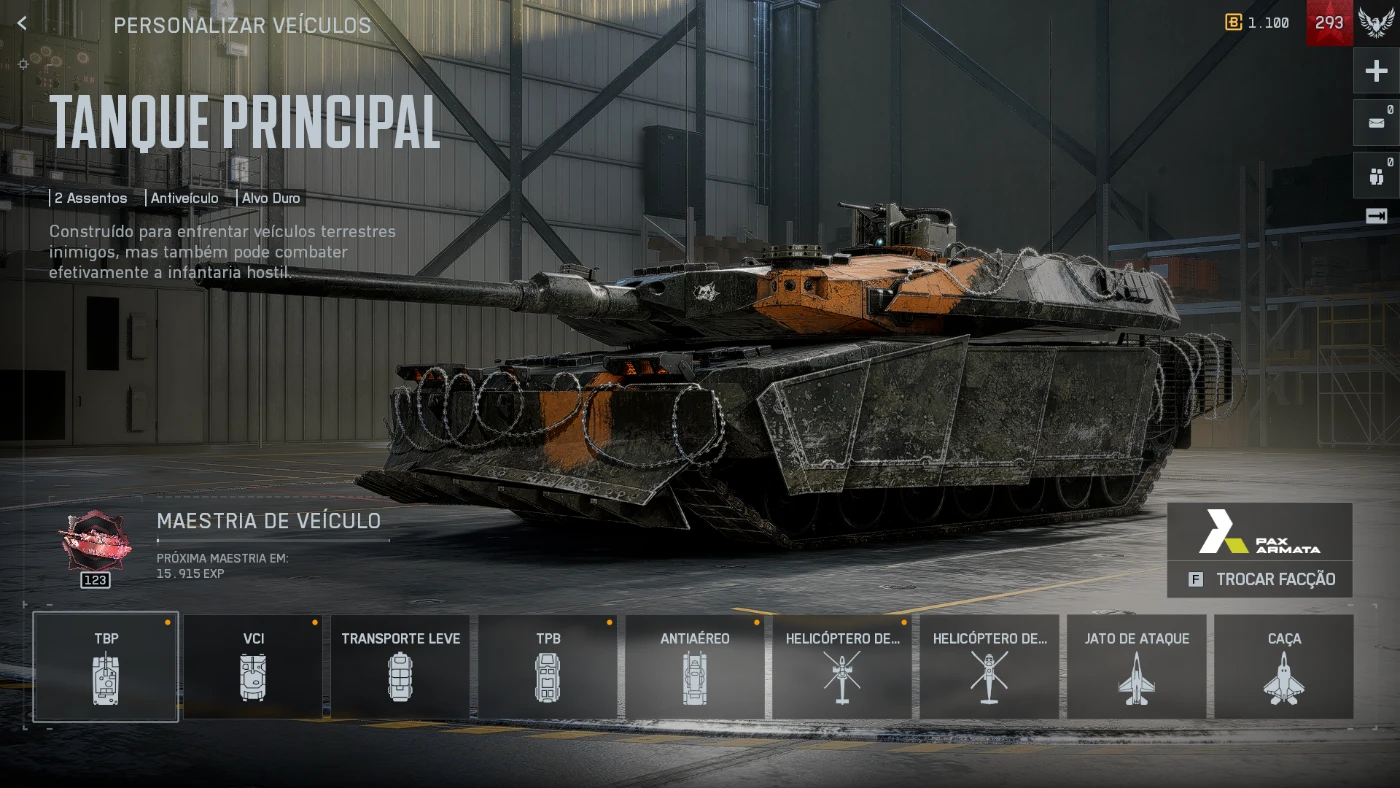
Task: Go back using the top-left arrow
Action: point(22,24)
